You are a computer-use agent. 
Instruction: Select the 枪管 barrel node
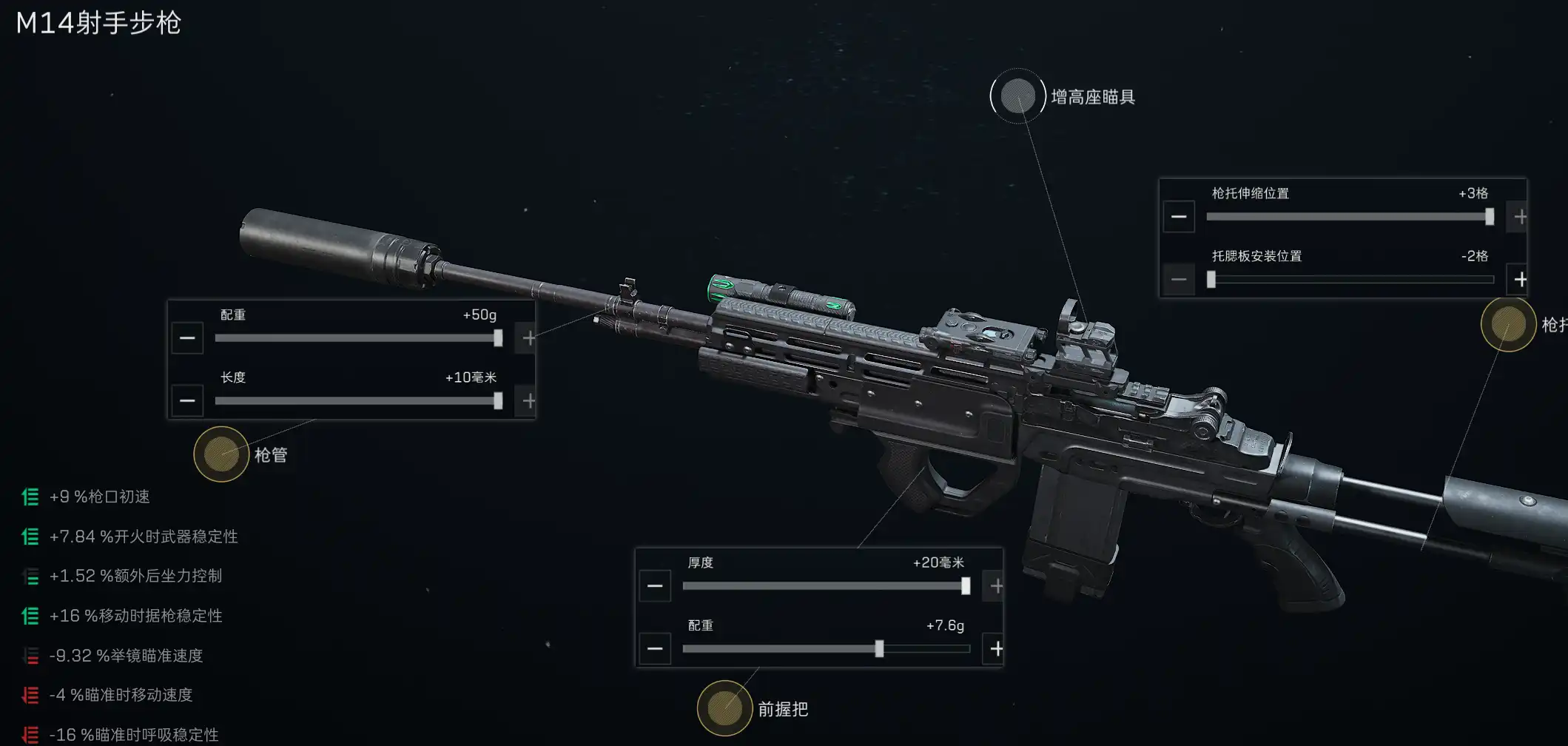coord(221,454)
